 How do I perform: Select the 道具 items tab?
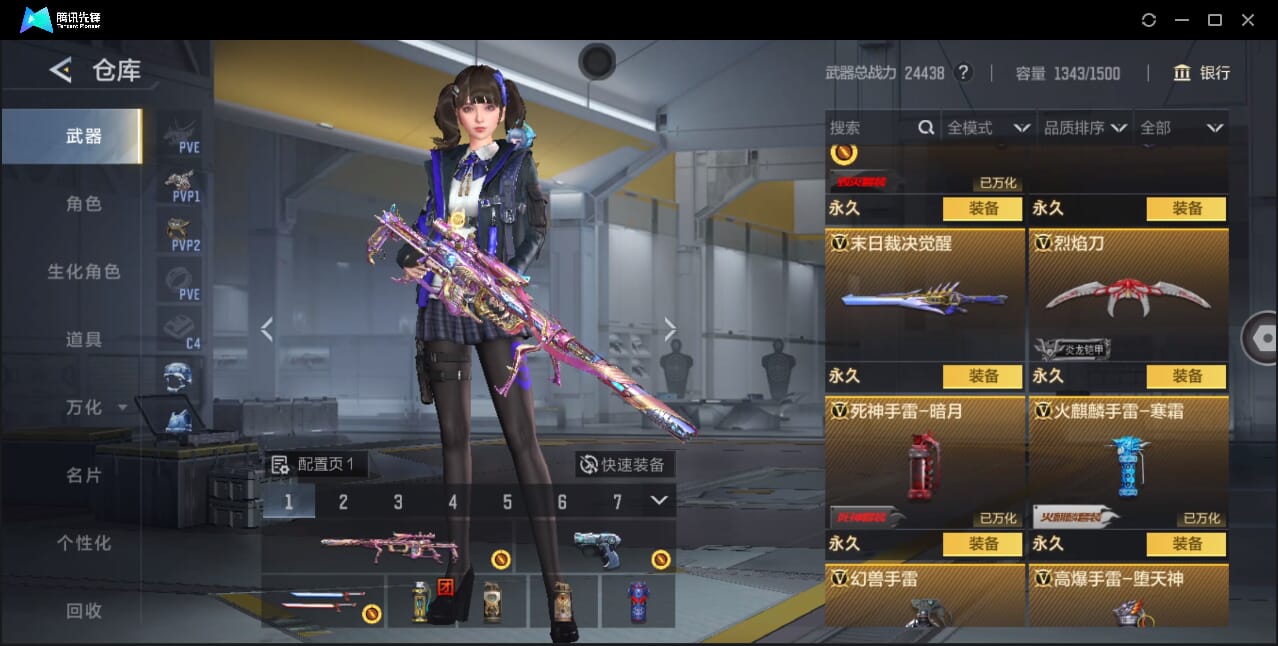tap(84, 340)
